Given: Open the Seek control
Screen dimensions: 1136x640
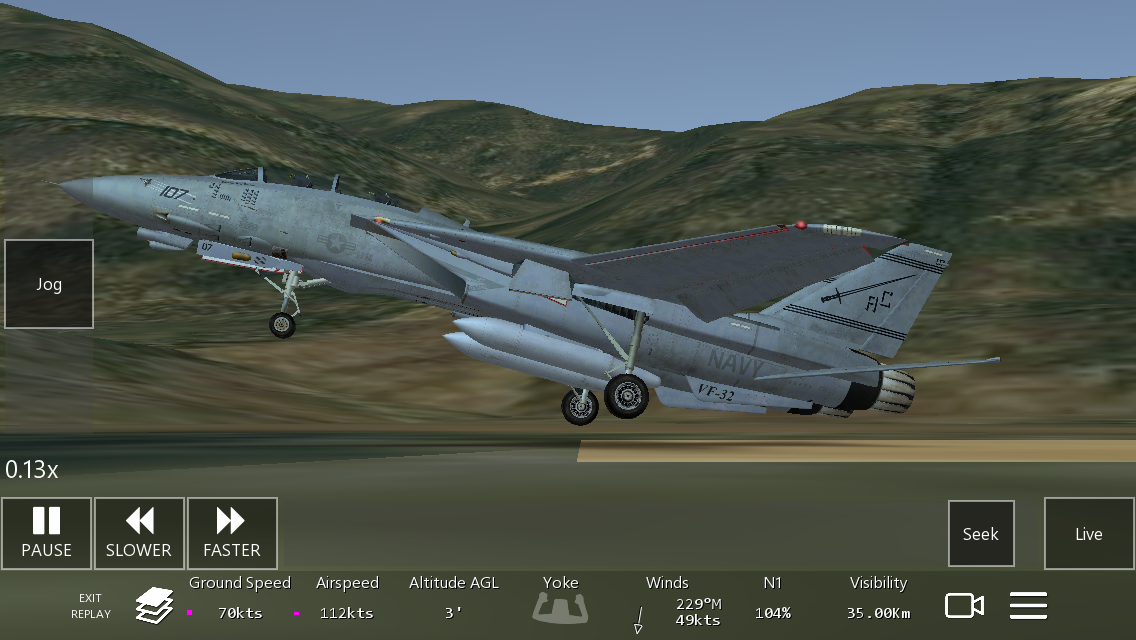Looking at the screenshot, I should click(x=981, y=534).
